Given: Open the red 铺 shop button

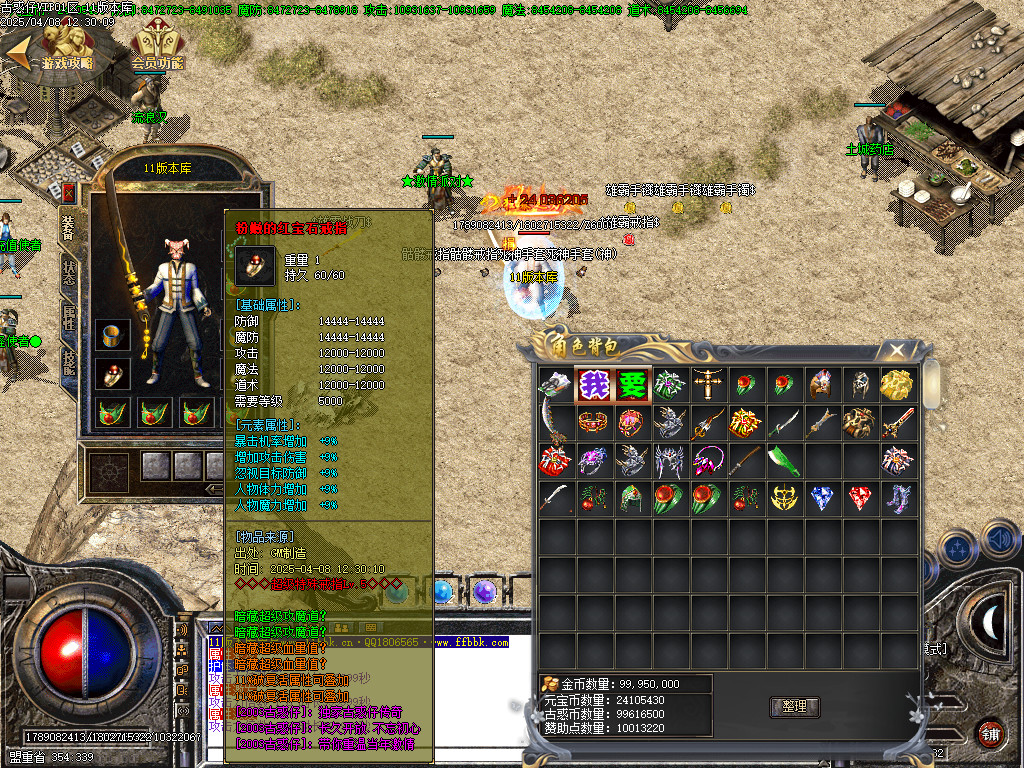Looking at the screenshot, I should tap(991, 732).
